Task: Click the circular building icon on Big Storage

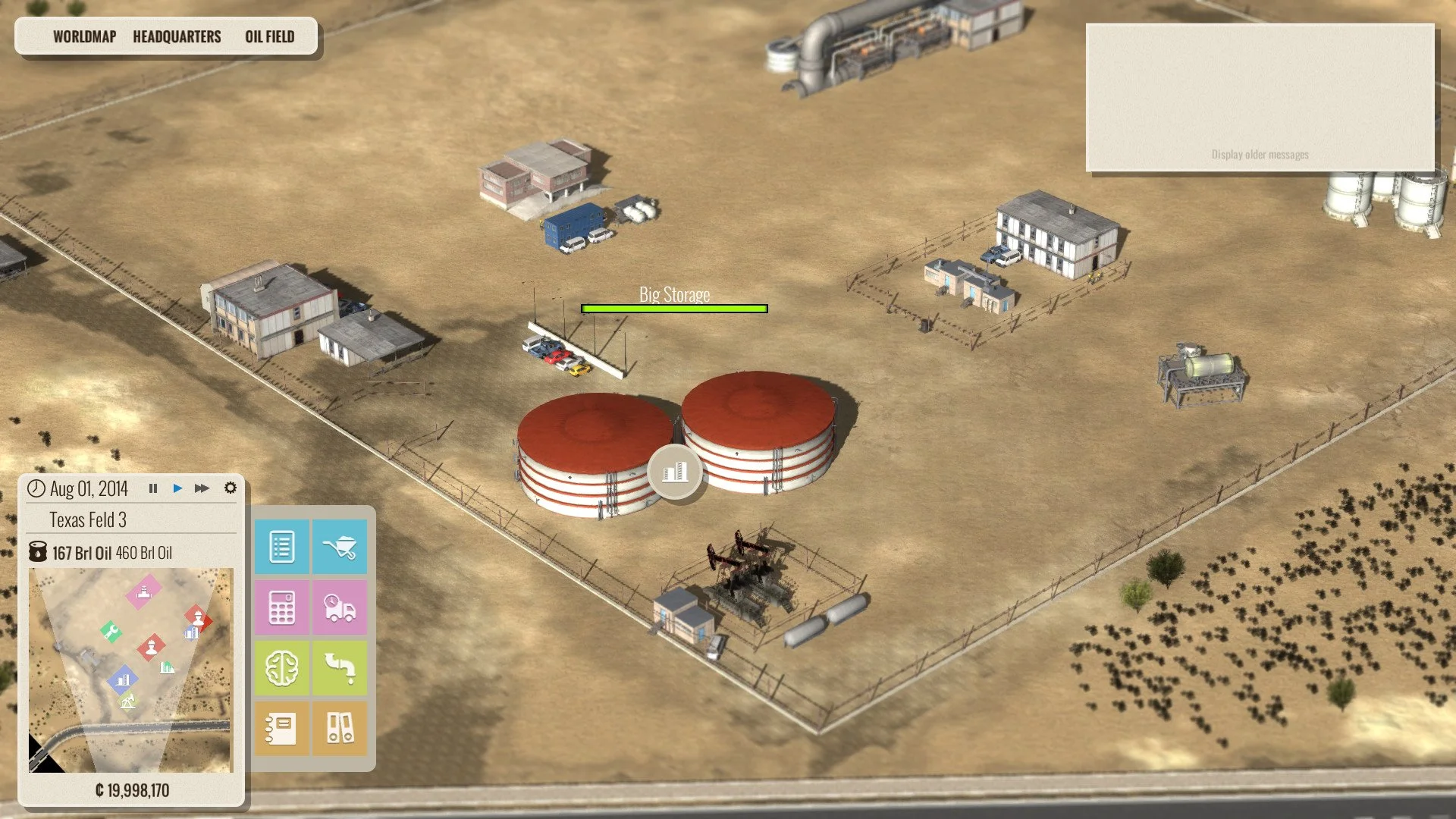Action: point(673,471)
